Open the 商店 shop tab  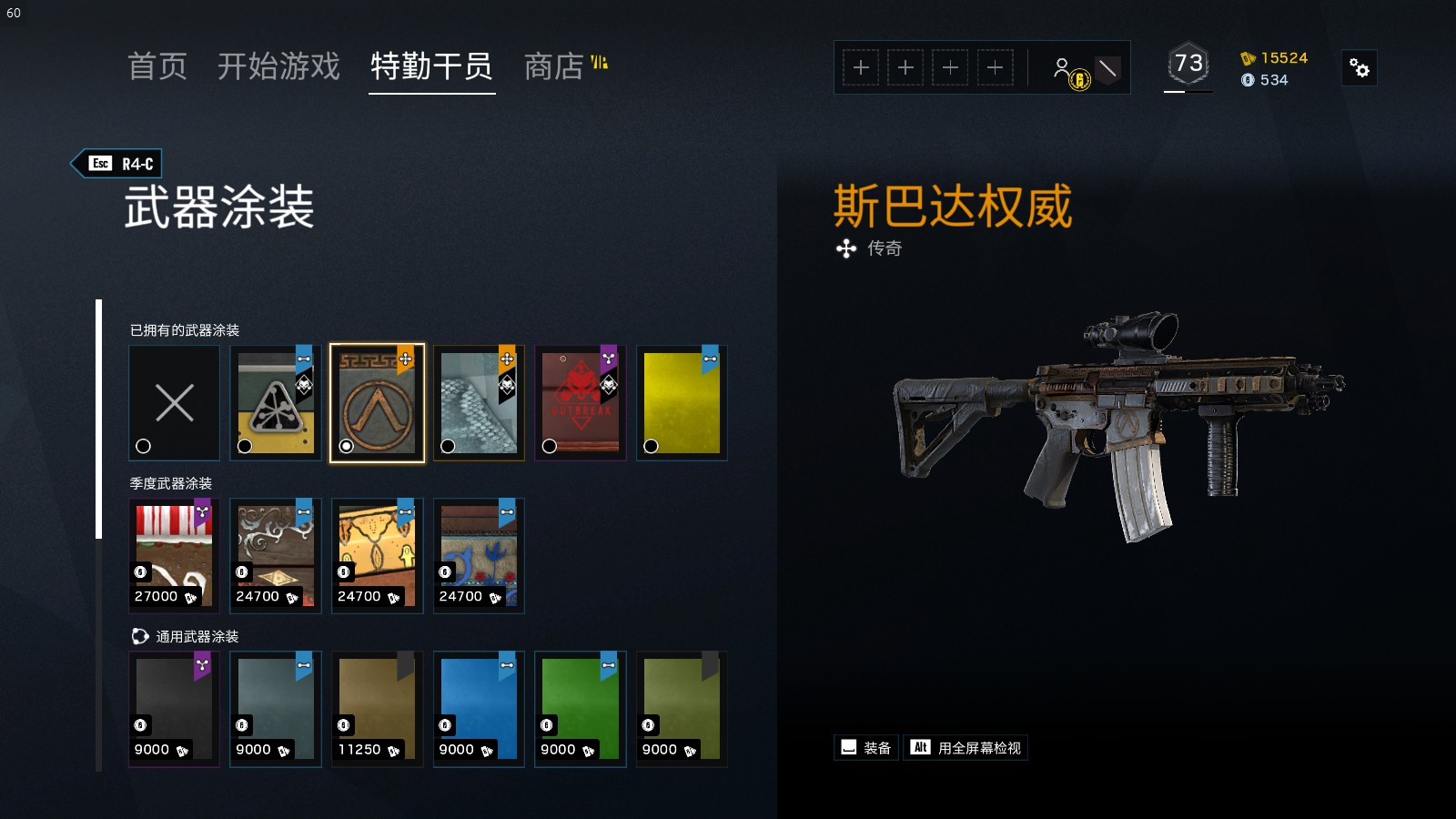[x=554, y=66]
